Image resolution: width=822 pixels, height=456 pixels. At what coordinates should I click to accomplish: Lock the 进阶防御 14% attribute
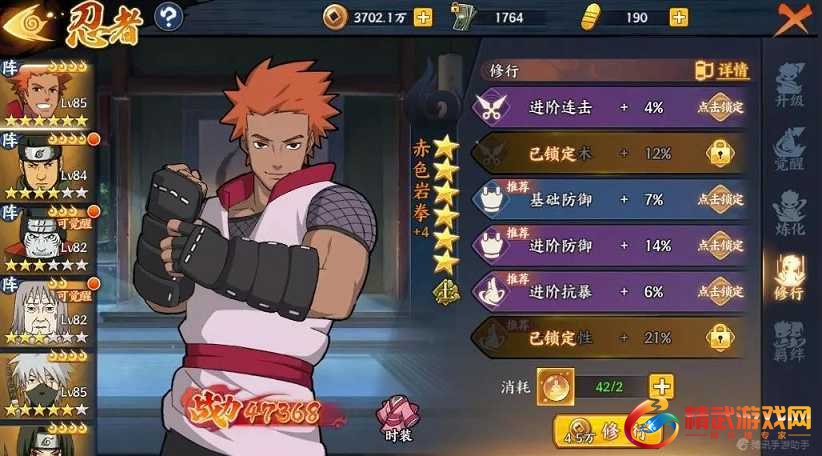click(720, 245)
